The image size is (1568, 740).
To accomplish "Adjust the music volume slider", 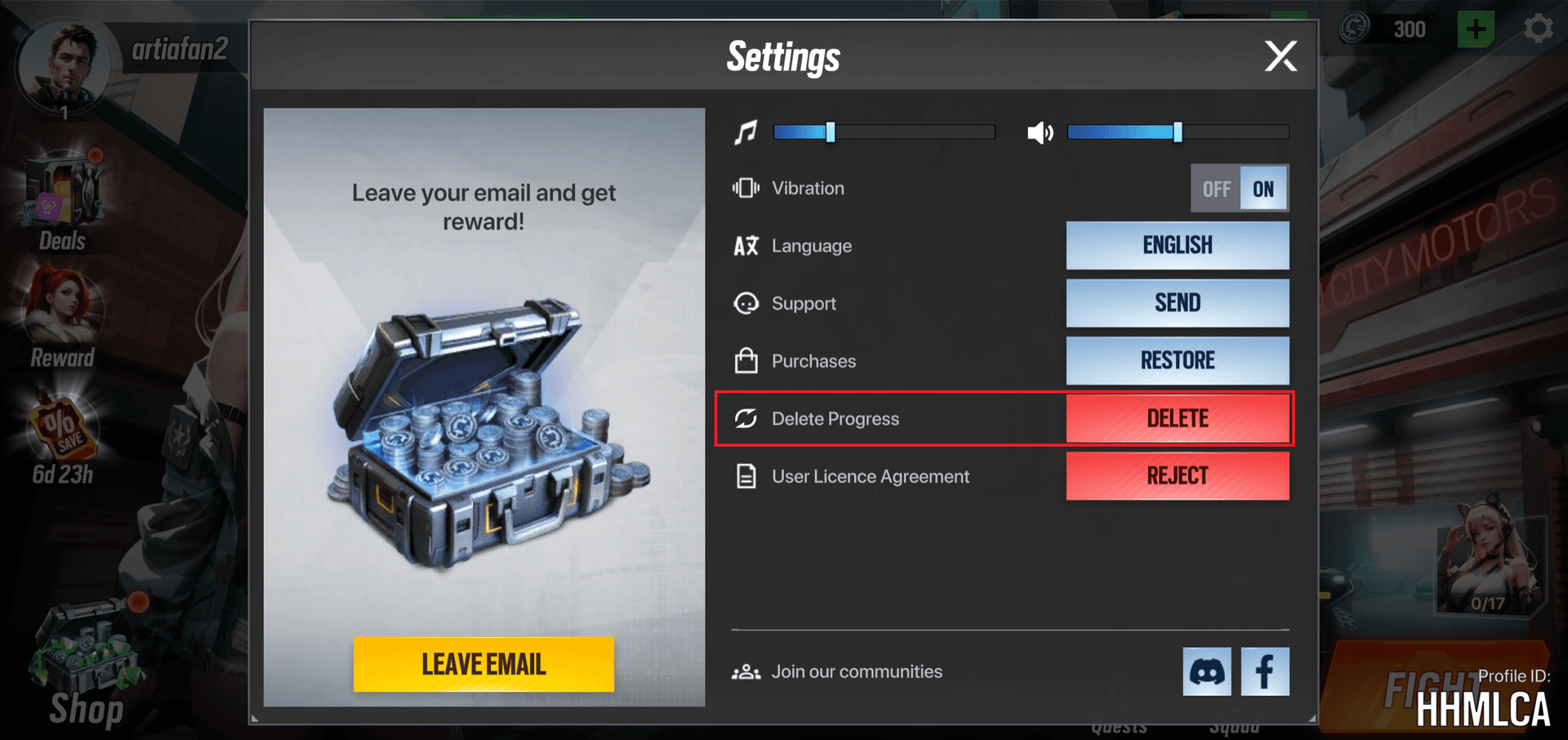I will click(830, 132).
